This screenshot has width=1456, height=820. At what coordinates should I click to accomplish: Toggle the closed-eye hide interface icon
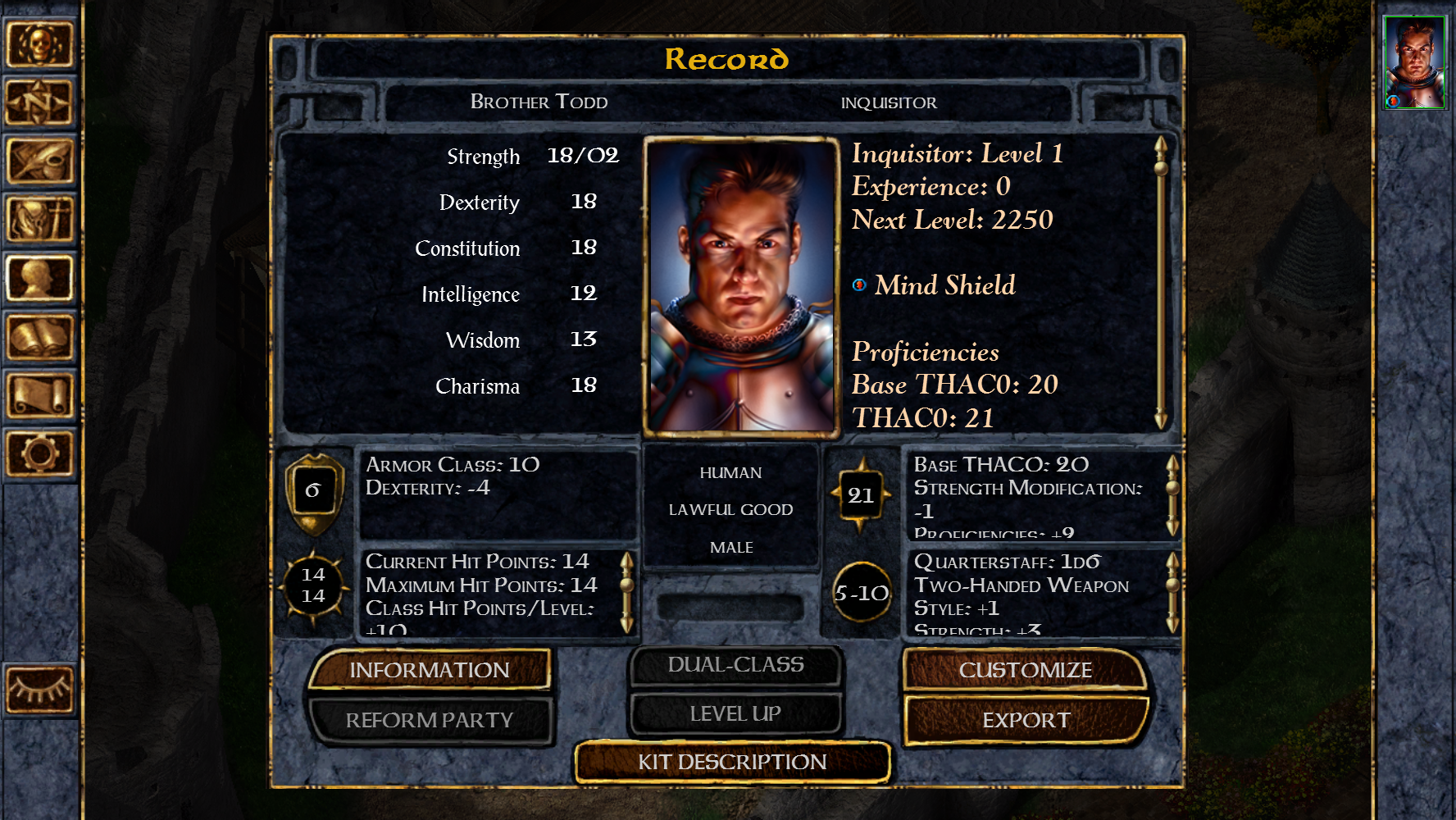(x=39, y=689)
